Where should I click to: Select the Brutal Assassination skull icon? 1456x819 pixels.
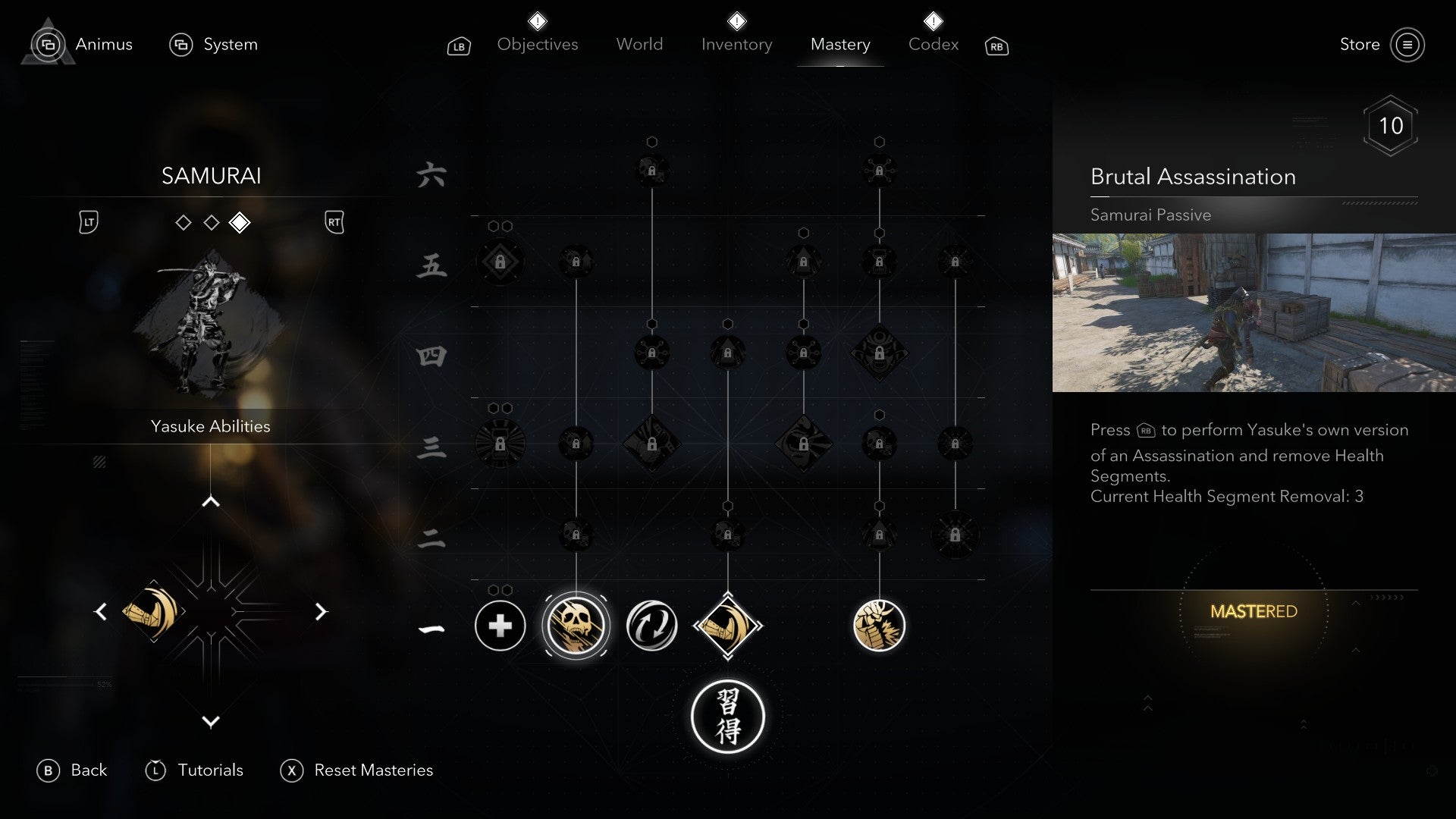pyautogui.click(x=576, y=624)
